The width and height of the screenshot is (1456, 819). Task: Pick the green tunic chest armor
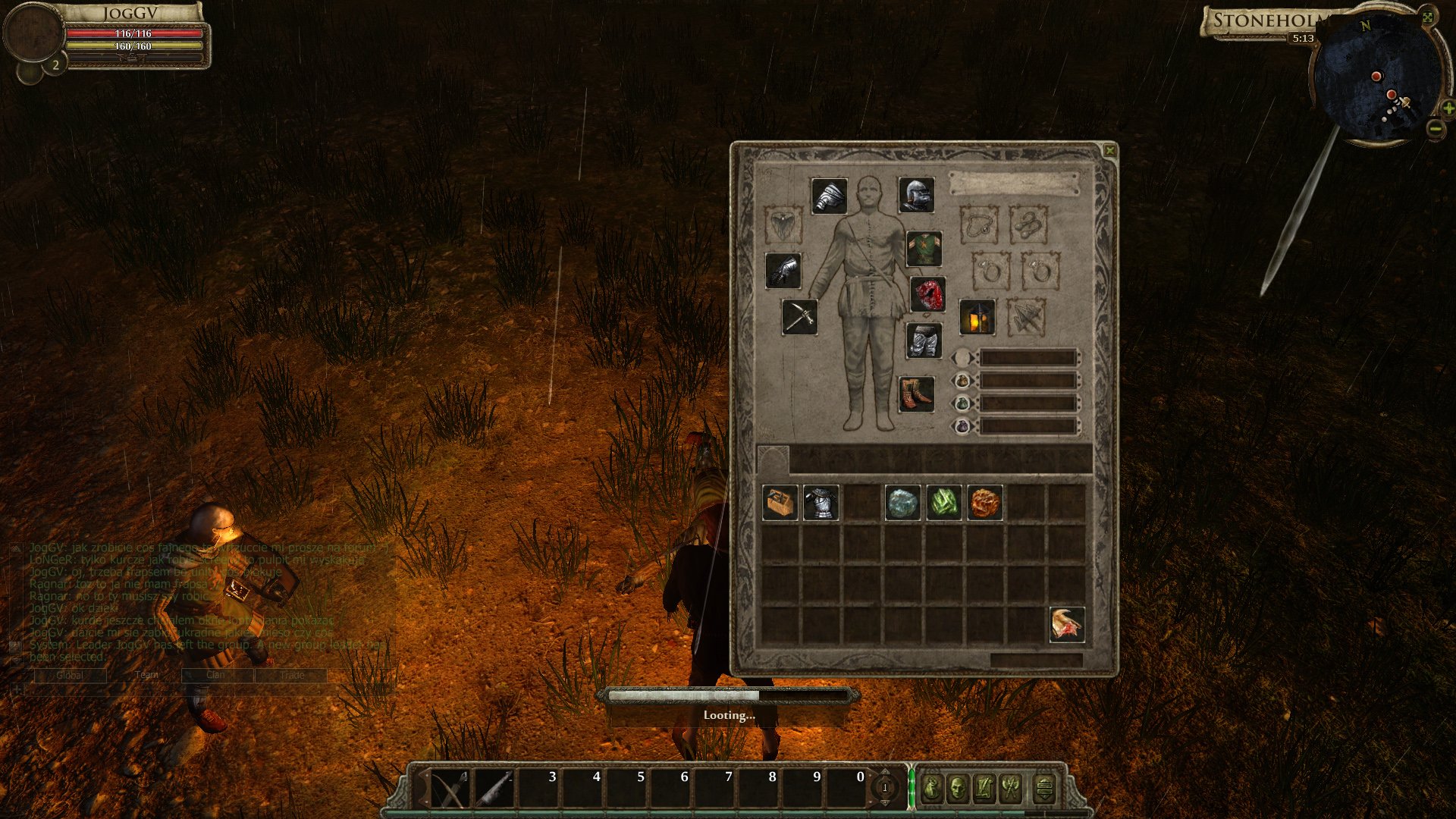click(x=924, y=249)
